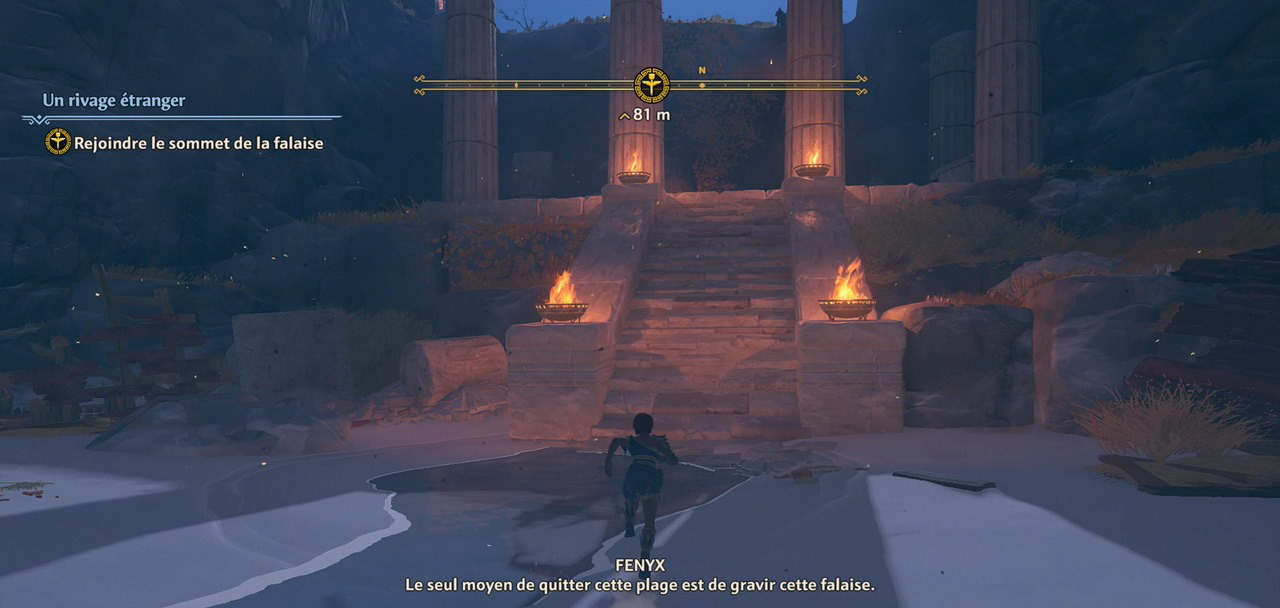
Task: Select the "Un rivage étranger" quest title
Action: (114, 100)
